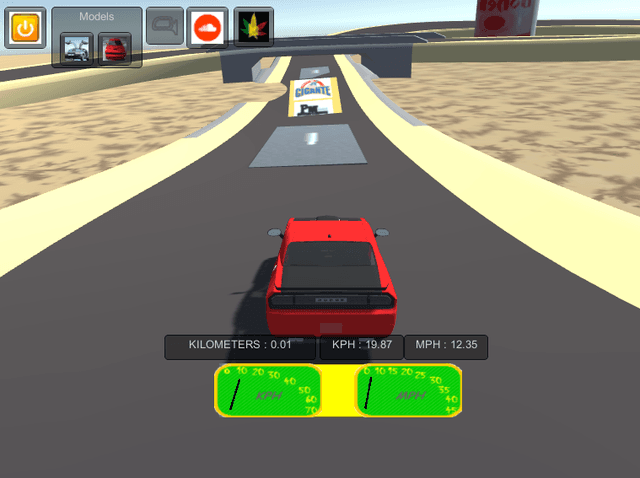Choose the red car model
Viewport: 640px width, 478px height.
click(x=114, y=47)
